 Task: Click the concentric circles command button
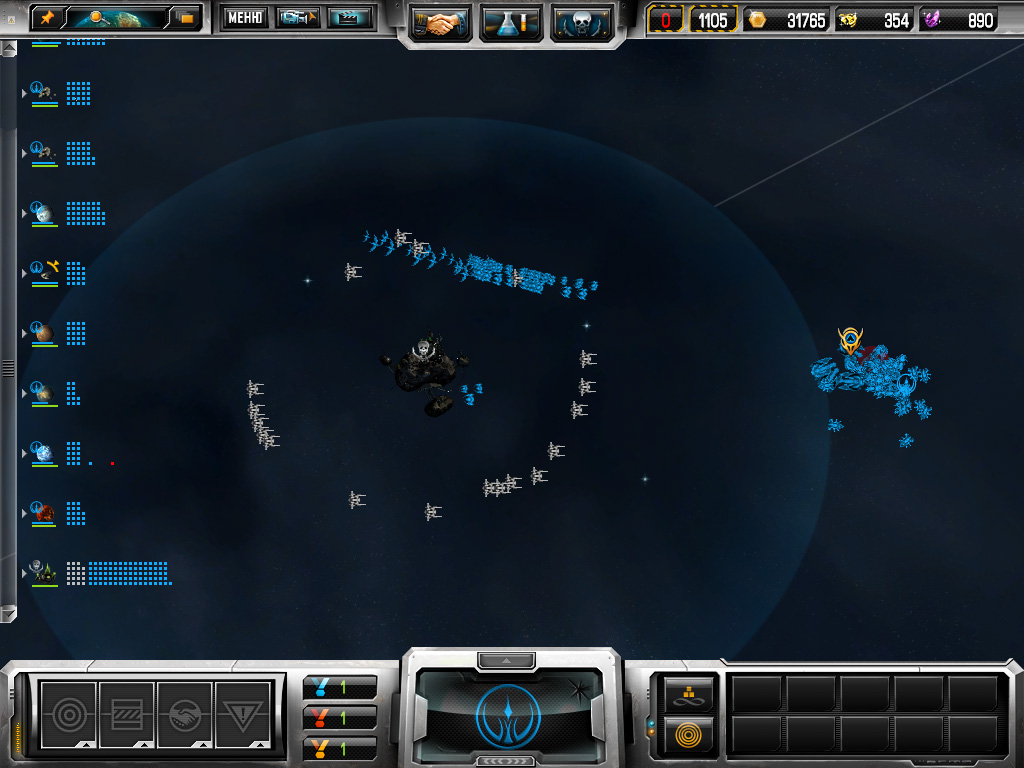[68, 714]
